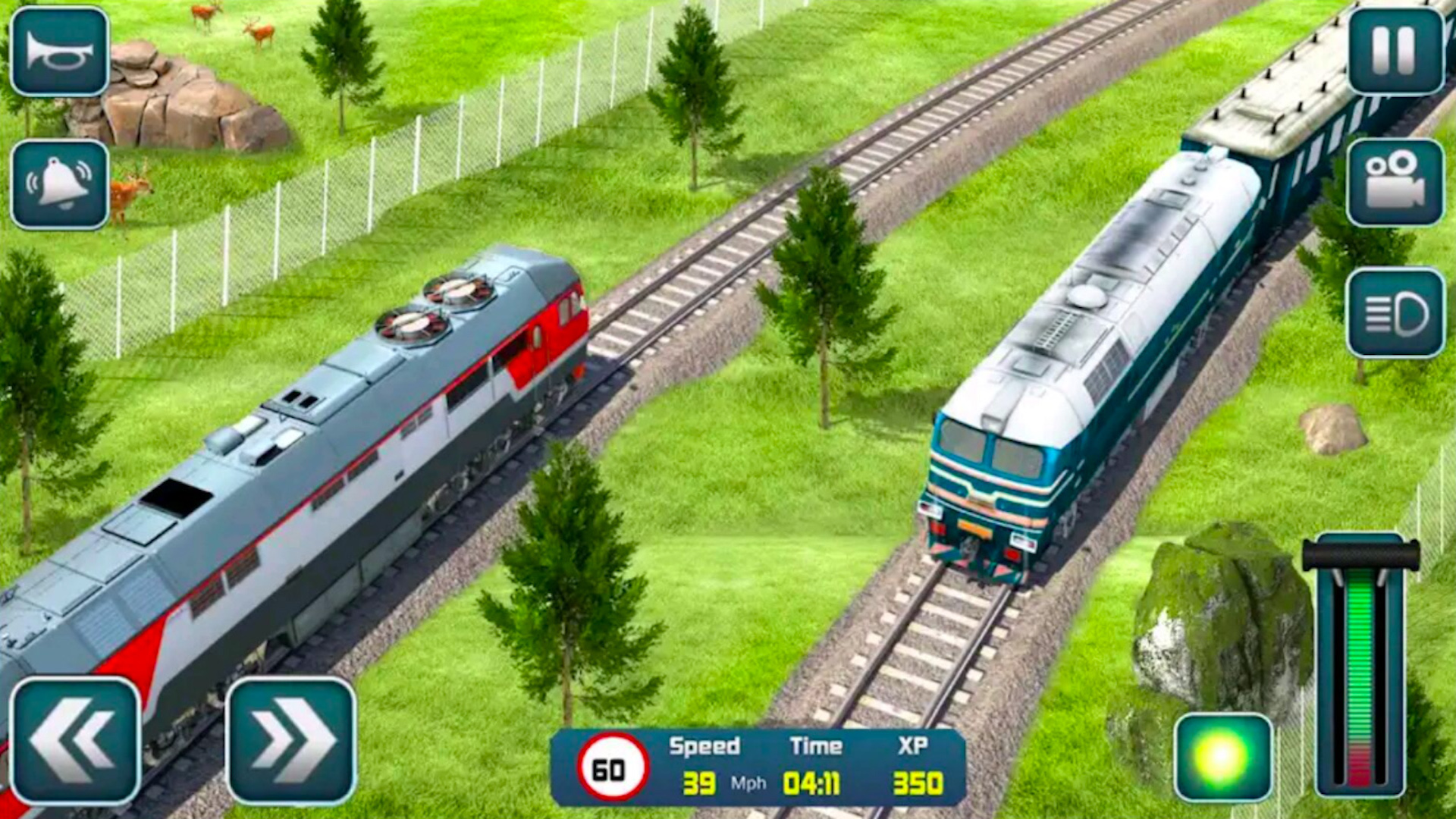
Task: Toggle the train headlights
Action: coord(1395,313)
